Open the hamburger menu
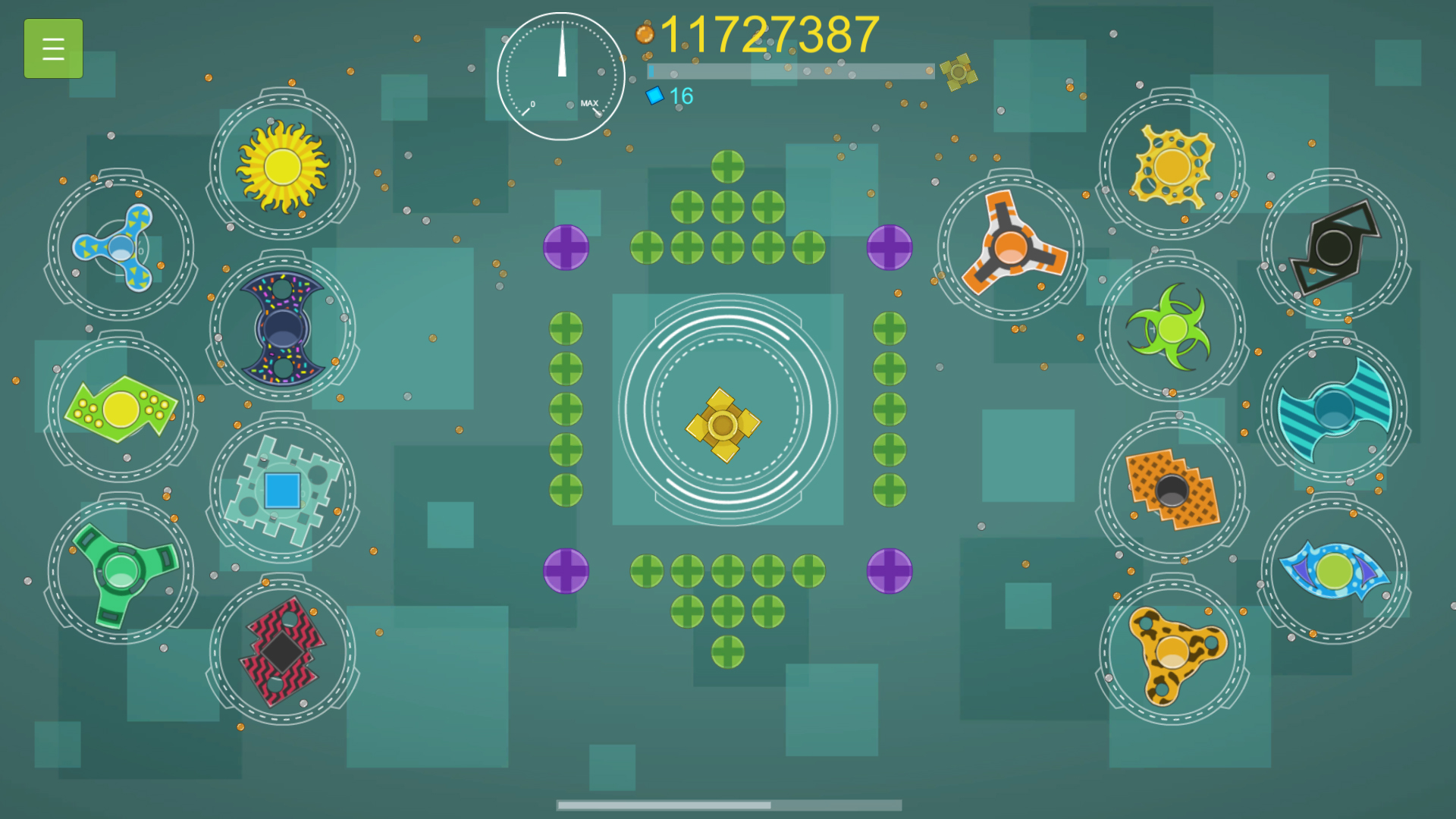The height and width of the screenshot is (819, 1456). tap(53, 48)
